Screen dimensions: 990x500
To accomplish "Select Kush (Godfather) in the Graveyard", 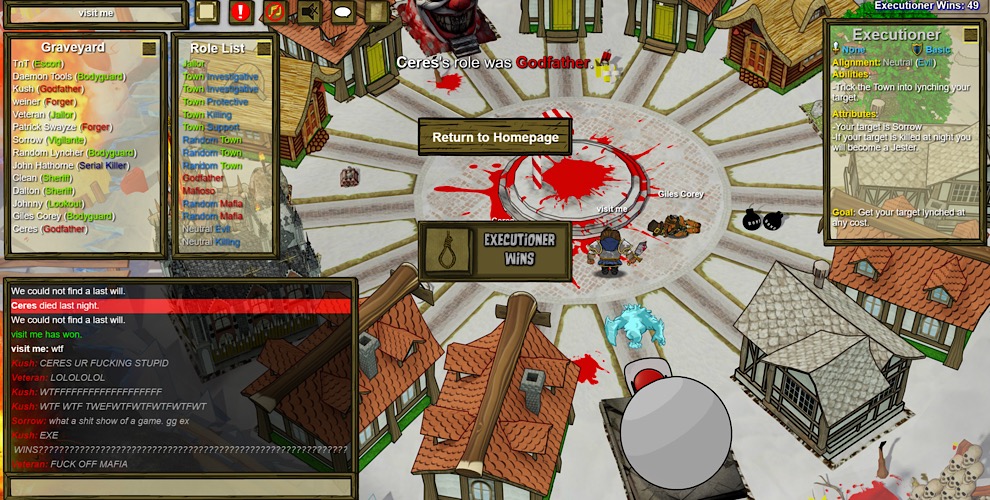I will (x=48, y=89).
